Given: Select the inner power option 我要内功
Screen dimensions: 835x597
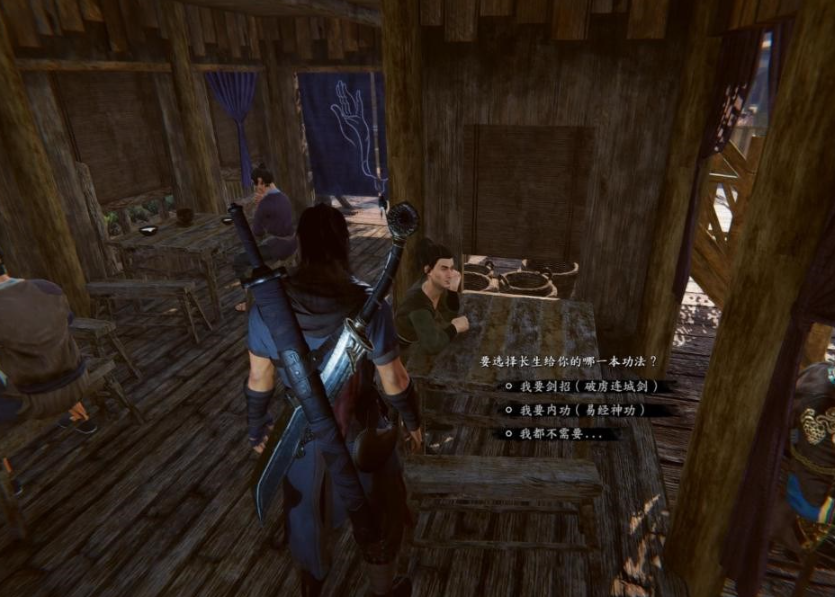Looking at the screenshot, I should pos(582,410).
